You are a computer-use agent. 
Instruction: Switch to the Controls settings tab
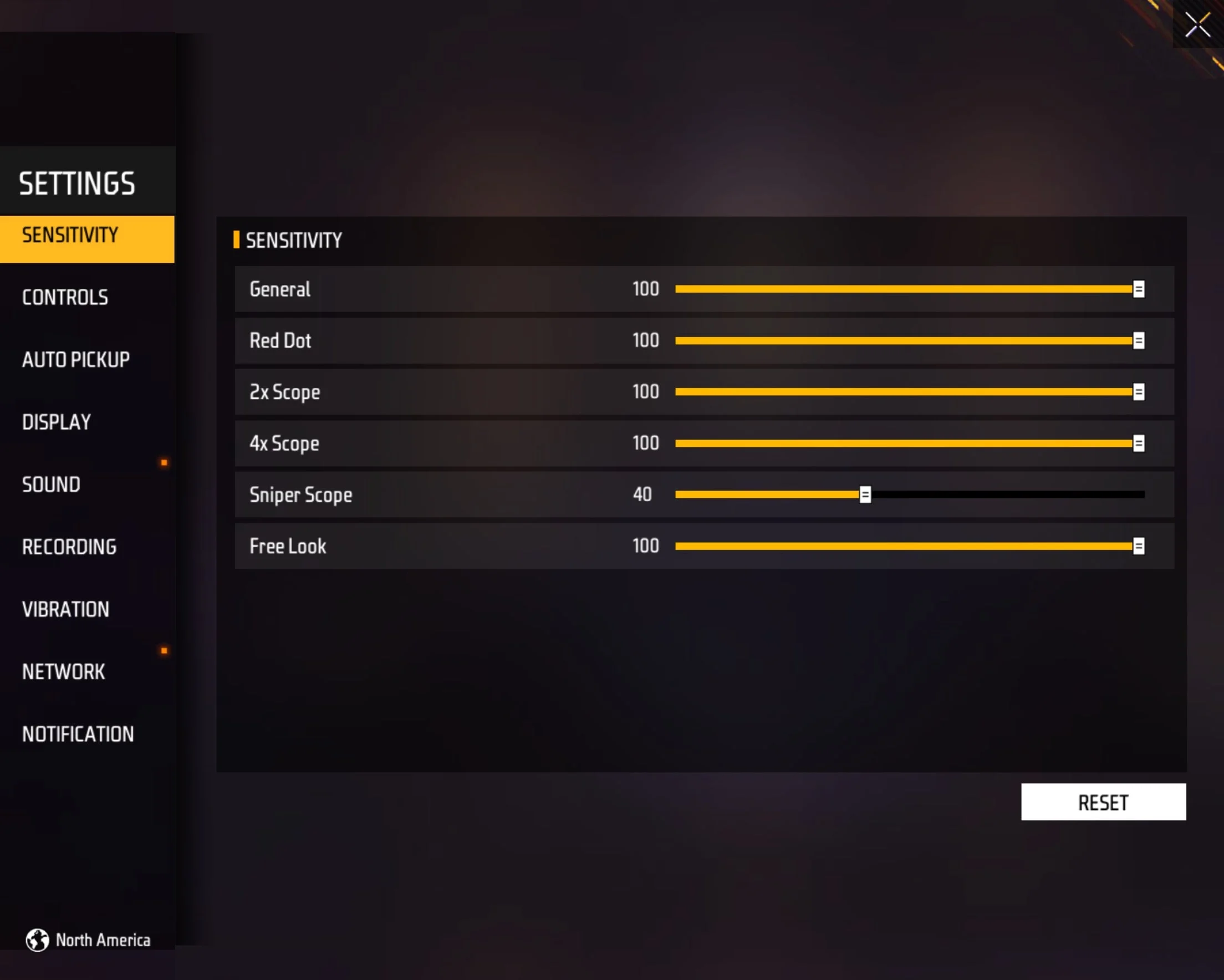[x=65, y=297]
